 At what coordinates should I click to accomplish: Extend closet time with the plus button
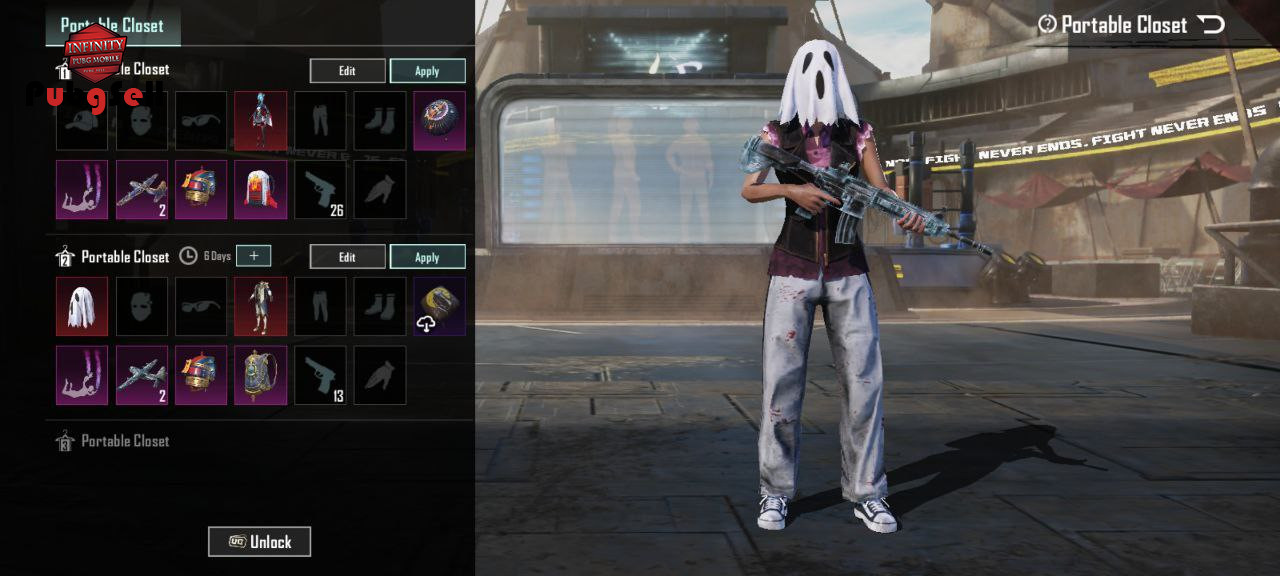pyautogui.click(x=254, y=256)
